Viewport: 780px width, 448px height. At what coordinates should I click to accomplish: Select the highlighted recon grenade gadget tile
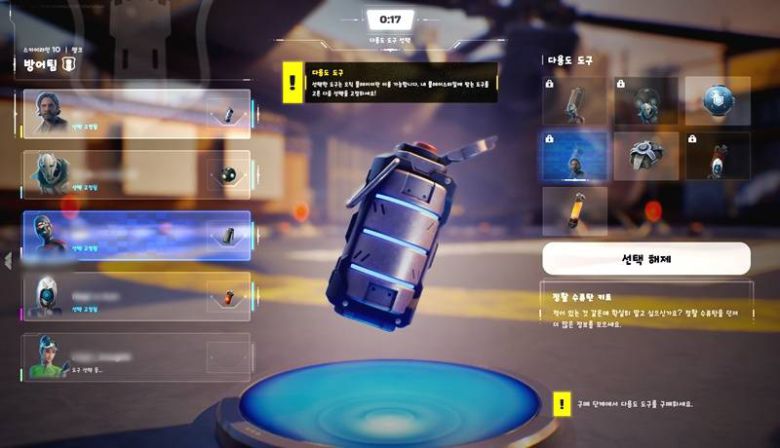[x=574, y=156]
